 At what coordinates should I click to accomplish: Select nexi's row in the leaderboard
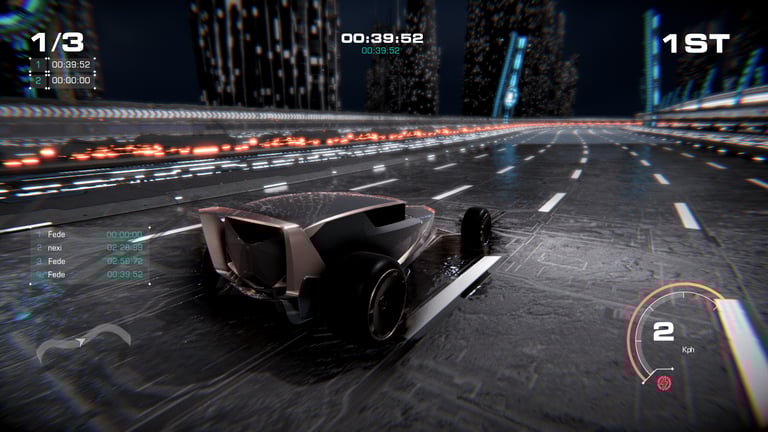click(88, 246)
